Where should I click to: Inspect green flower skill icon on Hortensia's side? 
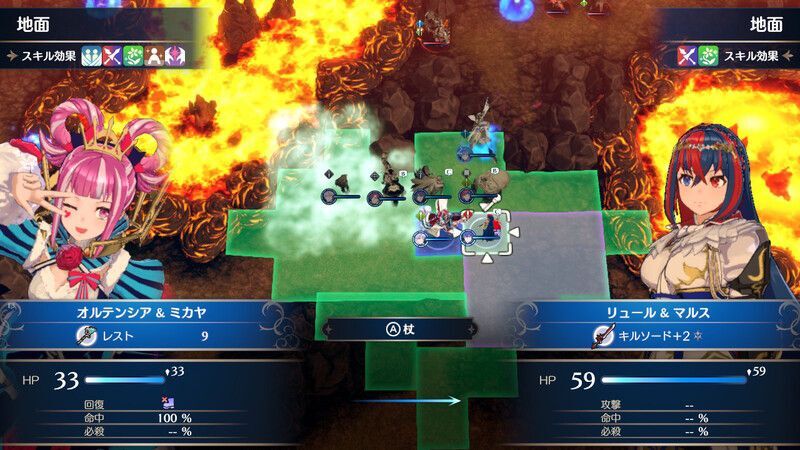coord(133,56)
